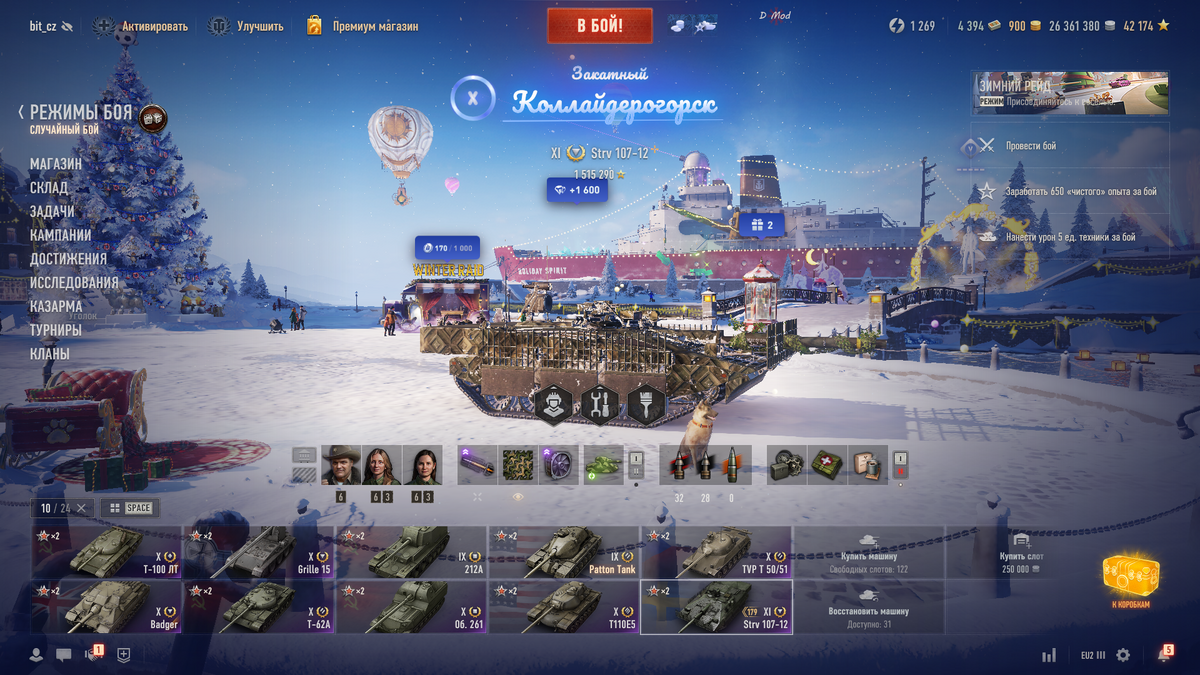The width and height of the screenshot is (1200, 675).
Task: Open the wrench maintenance hexagon button
Action: 600,404
